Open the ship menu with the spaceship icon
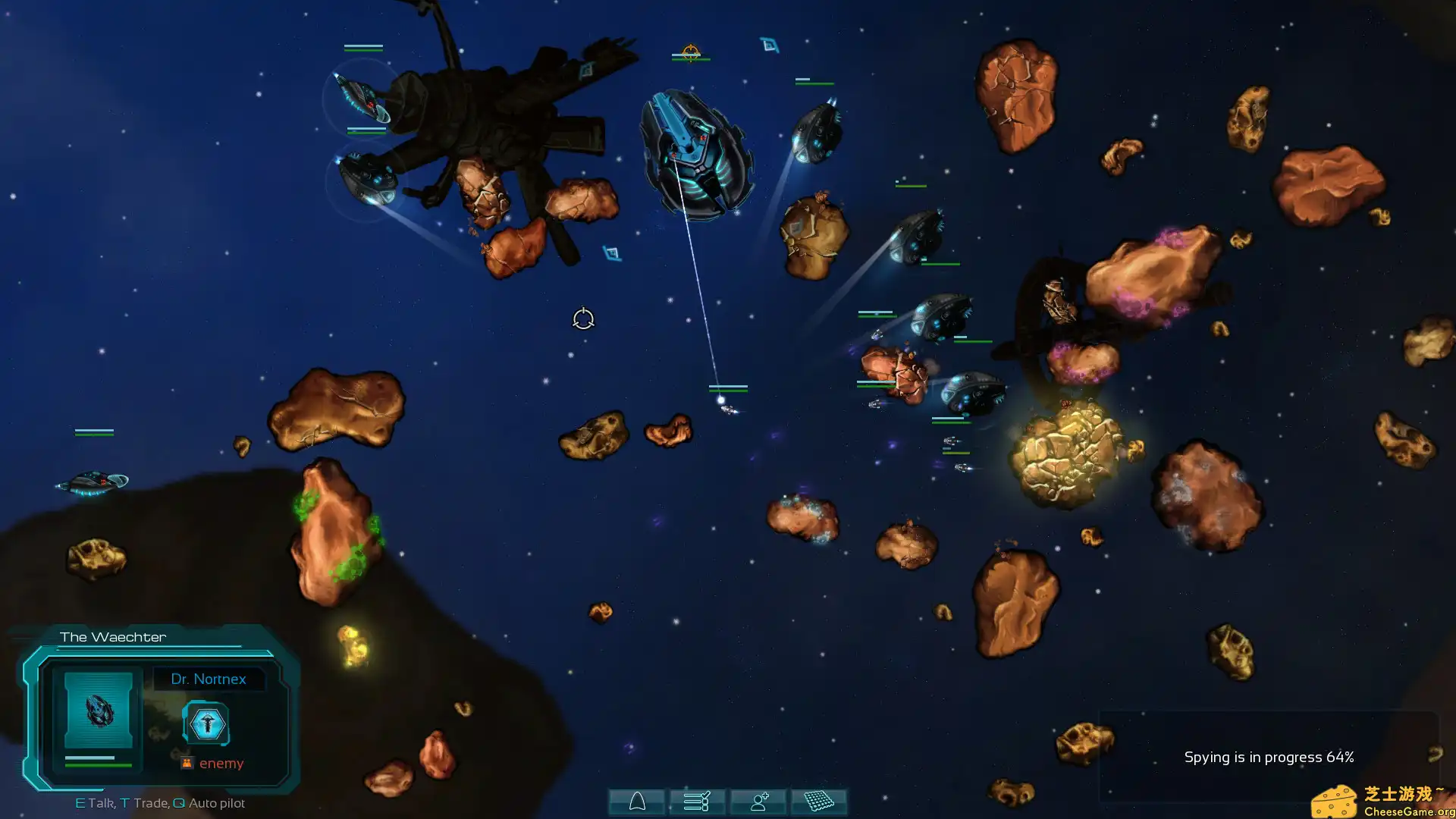The image size is (1456, 819). pos(637,802)
